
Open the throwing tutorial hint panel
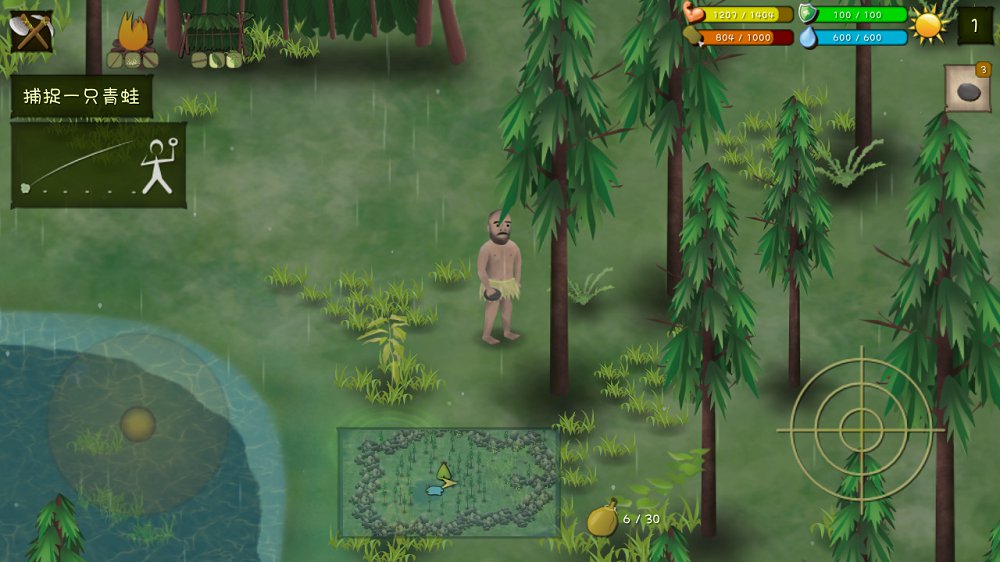click(x=98, y=165)
